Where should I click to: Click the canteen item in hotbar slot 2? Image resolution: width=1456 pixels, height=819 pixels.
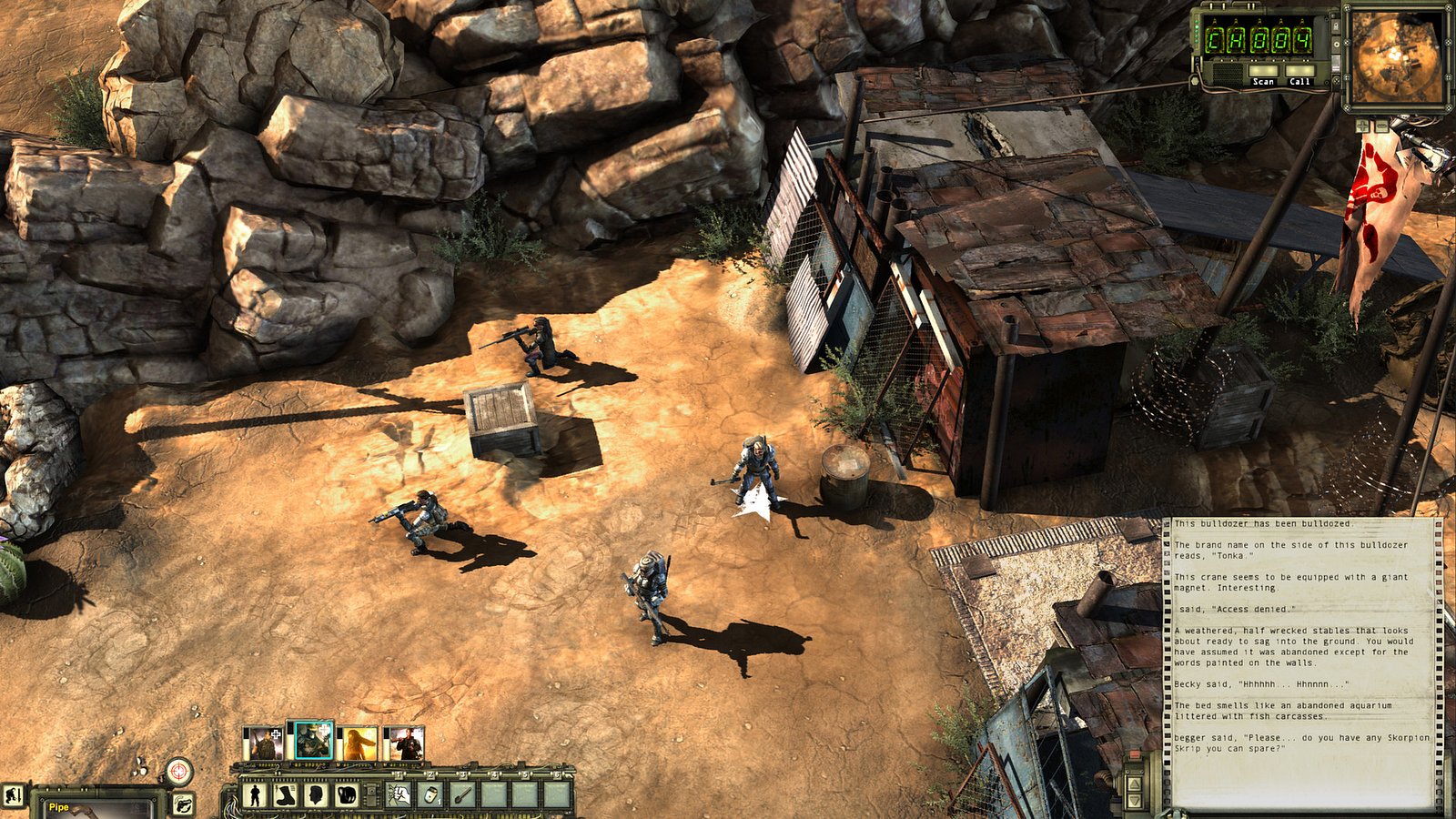pyautogui.click(x=430, y=794)
